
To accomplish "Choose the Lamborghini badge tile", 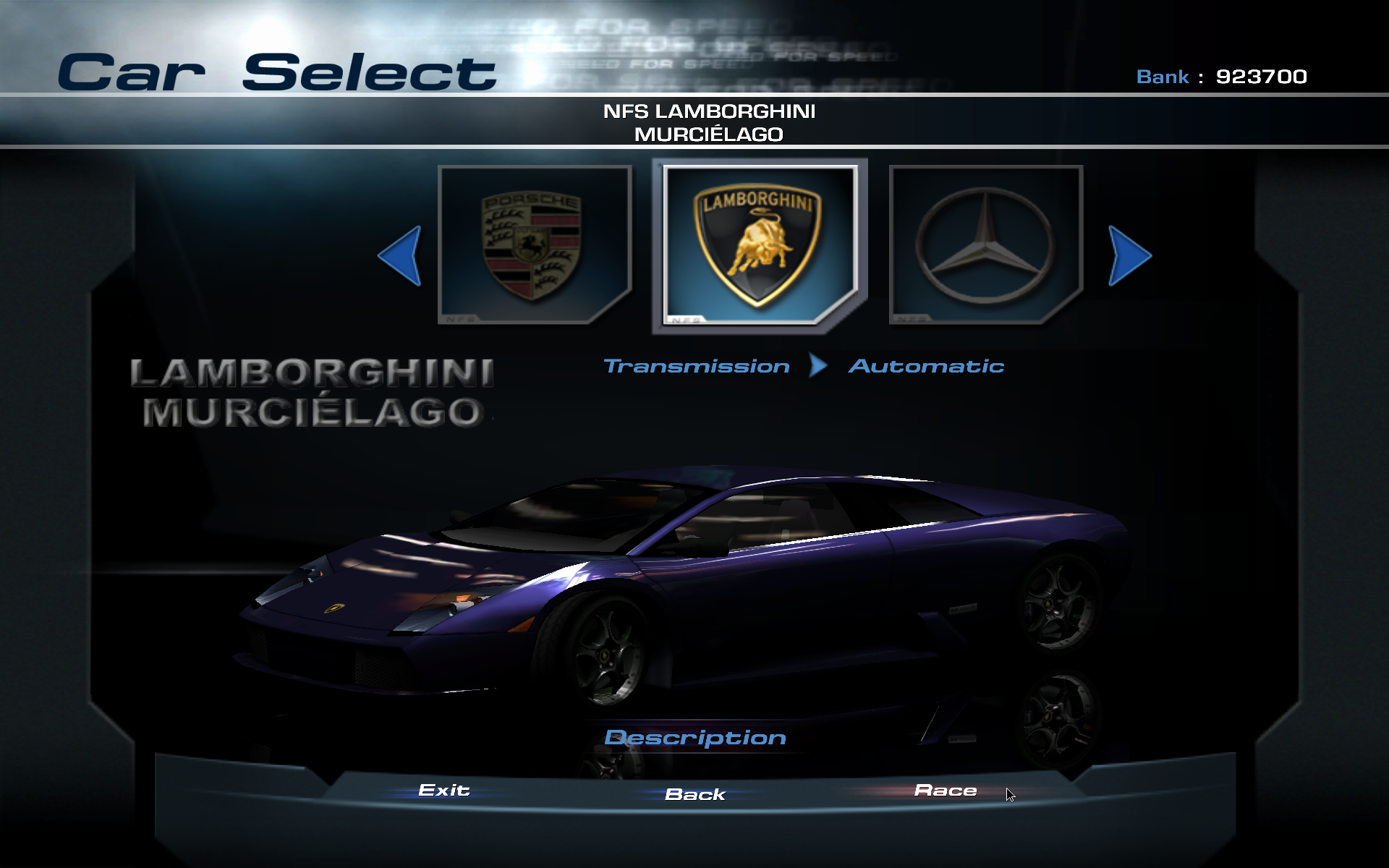I will (x=760, y=245).
